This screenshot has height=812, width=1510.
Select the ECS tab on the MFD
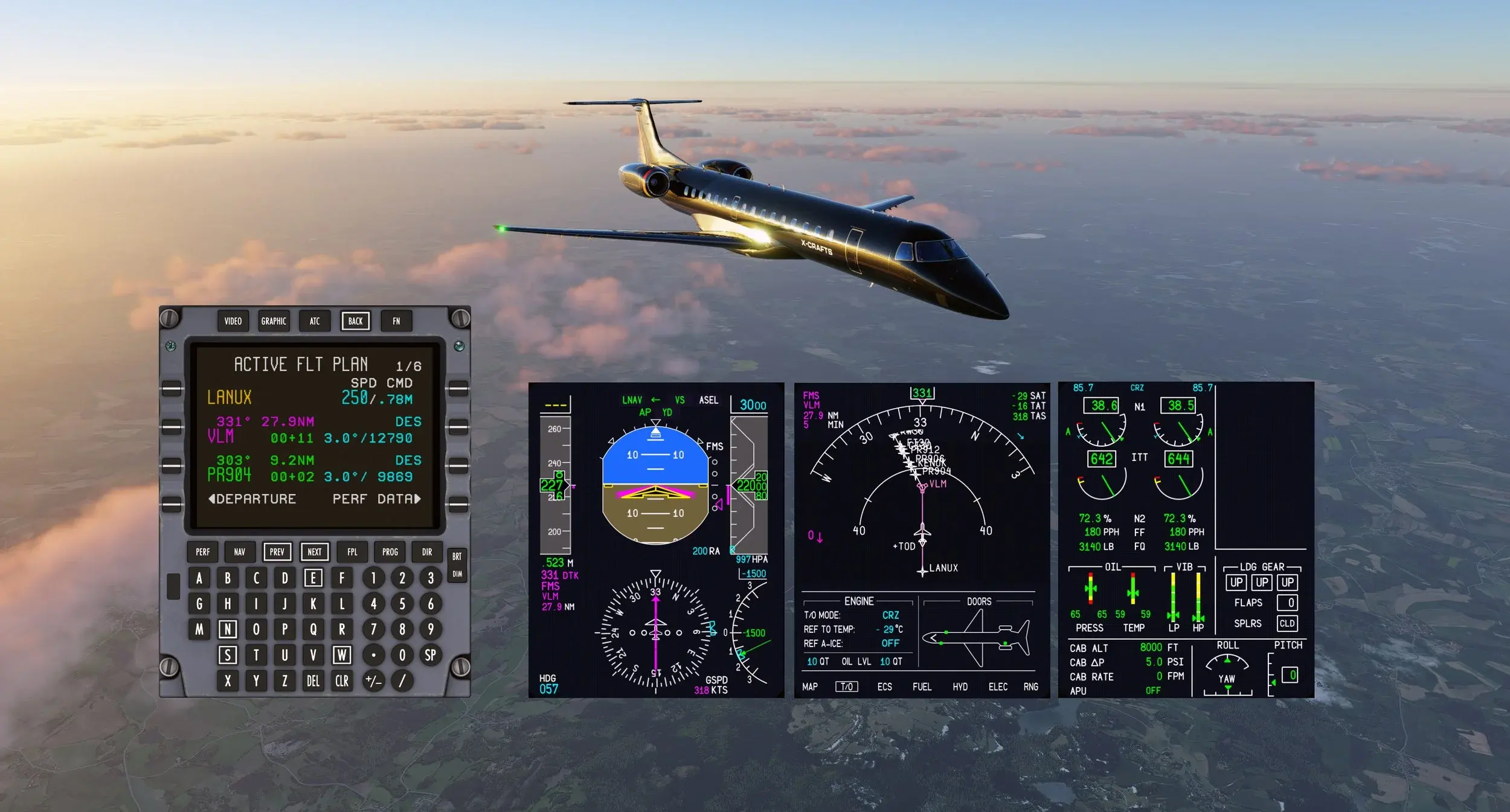(884, 687)
